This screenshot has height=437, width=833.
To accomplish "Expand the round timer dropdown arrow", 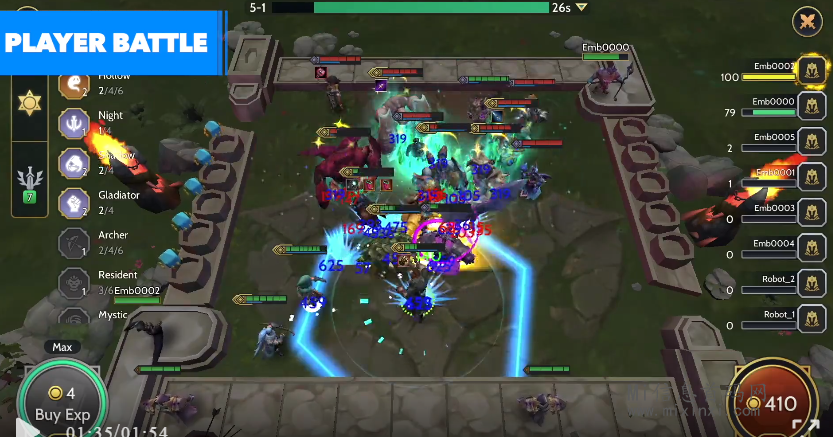I will tap(581, 8).
